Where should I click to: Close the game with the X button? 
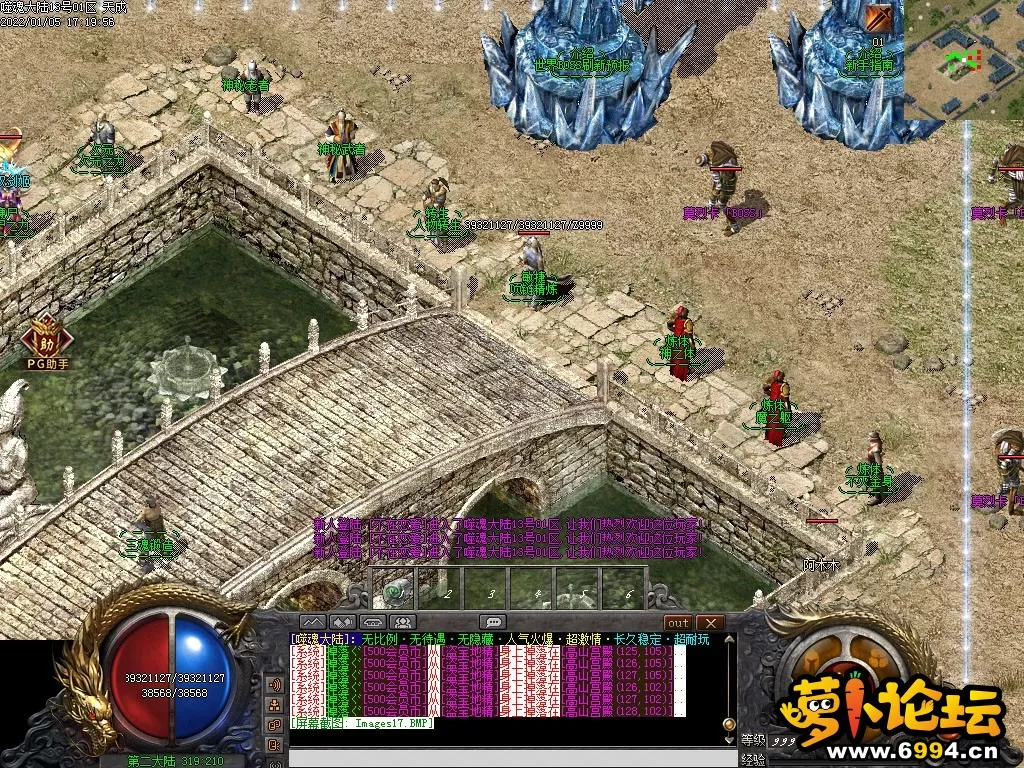(710, 623)
